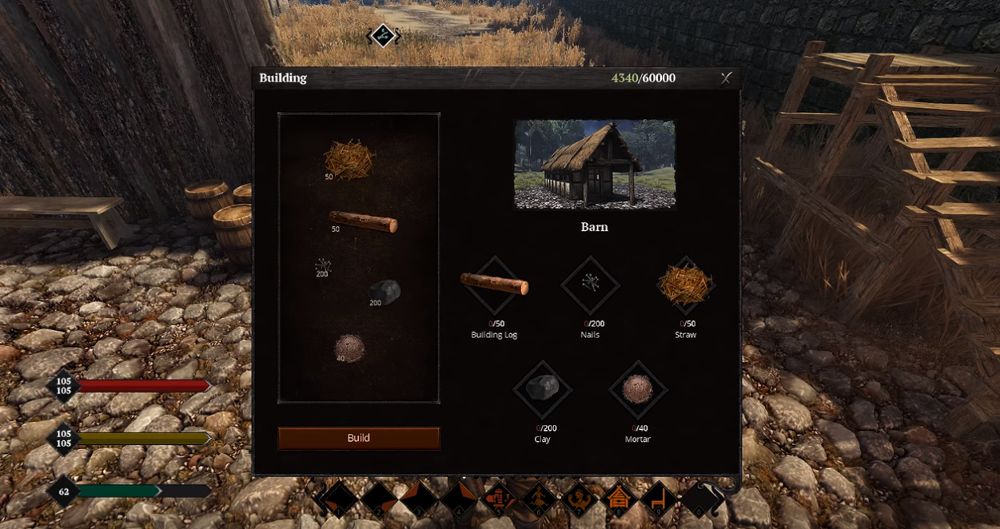View the Barn preview image
This screenshot has height=529, width=1000.
(594, 164)
